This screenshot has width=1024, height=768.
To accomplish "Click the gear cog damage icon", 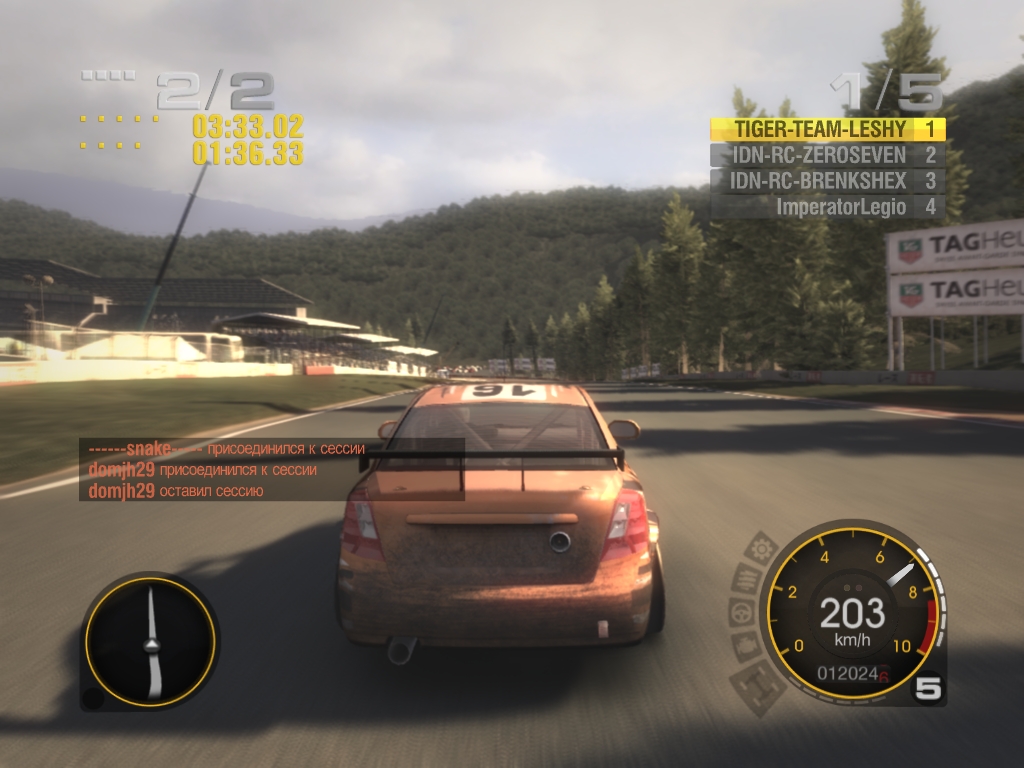I will (x=762, y=548).
